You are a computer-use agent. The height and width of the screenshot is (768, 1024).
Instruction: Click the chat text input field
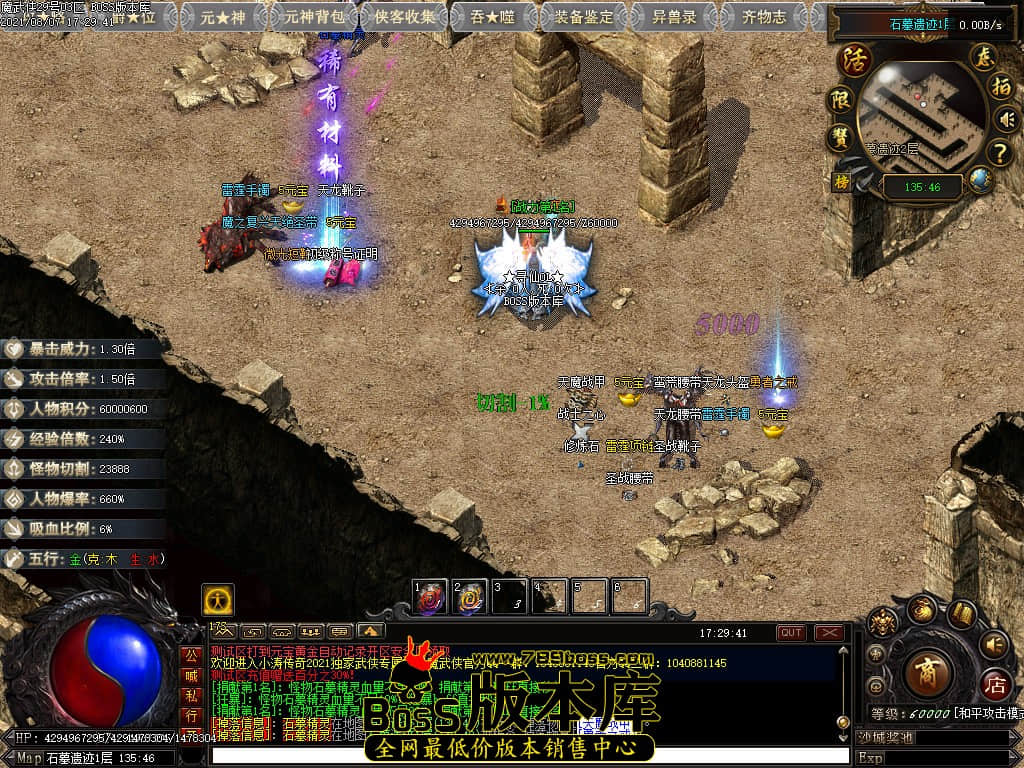tap(530, 757)
